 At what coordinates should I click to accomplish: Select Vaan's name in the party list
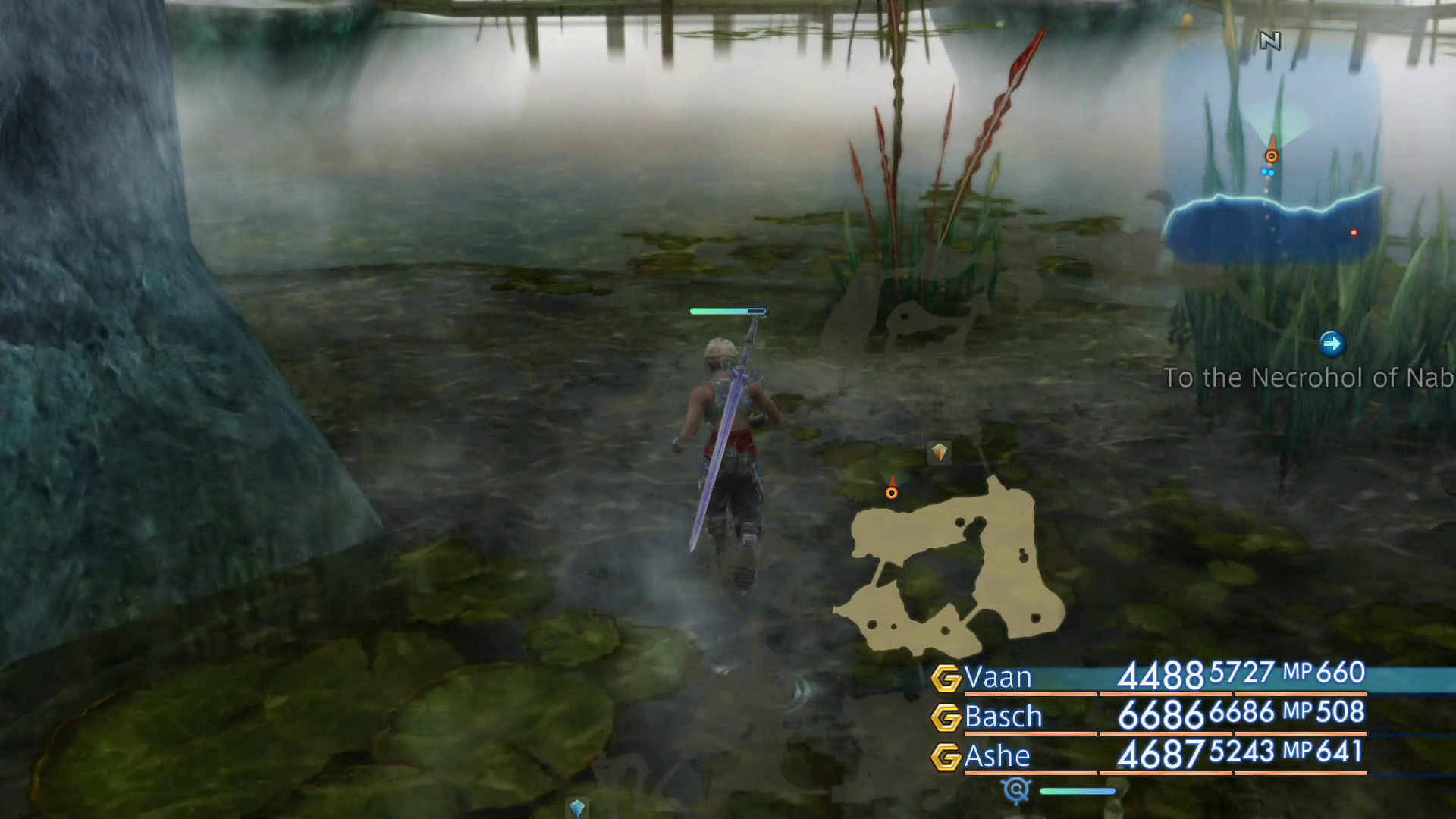[x=997, y=677]
